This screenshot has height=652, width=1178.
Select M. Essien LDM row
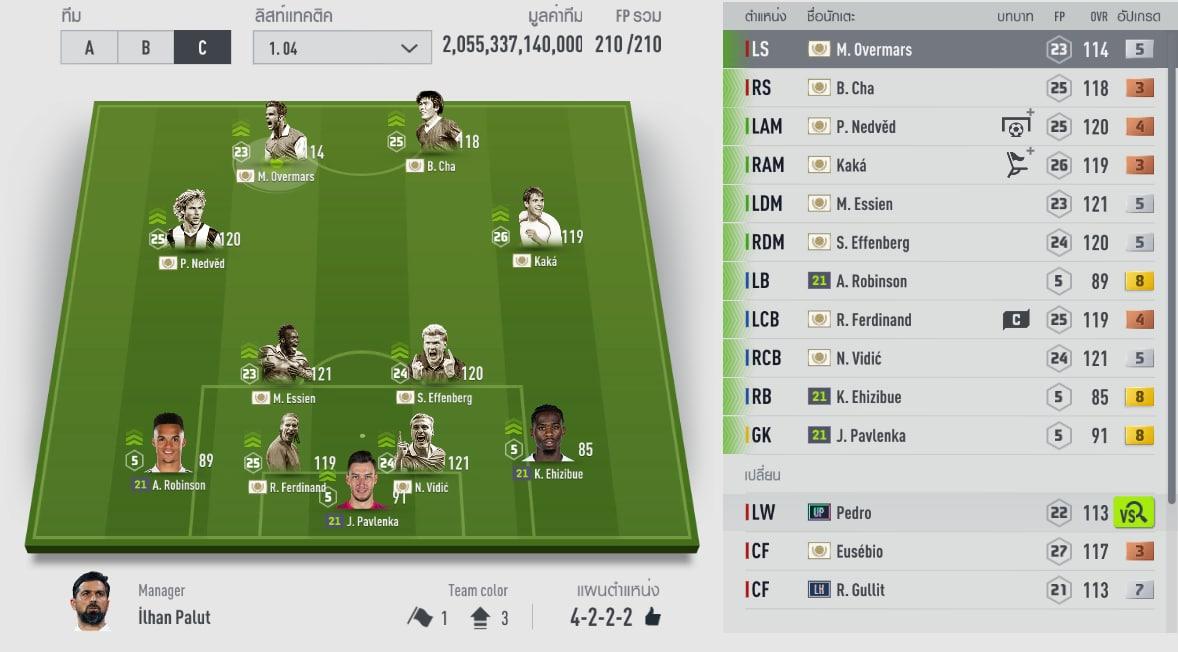coord(940,204)
